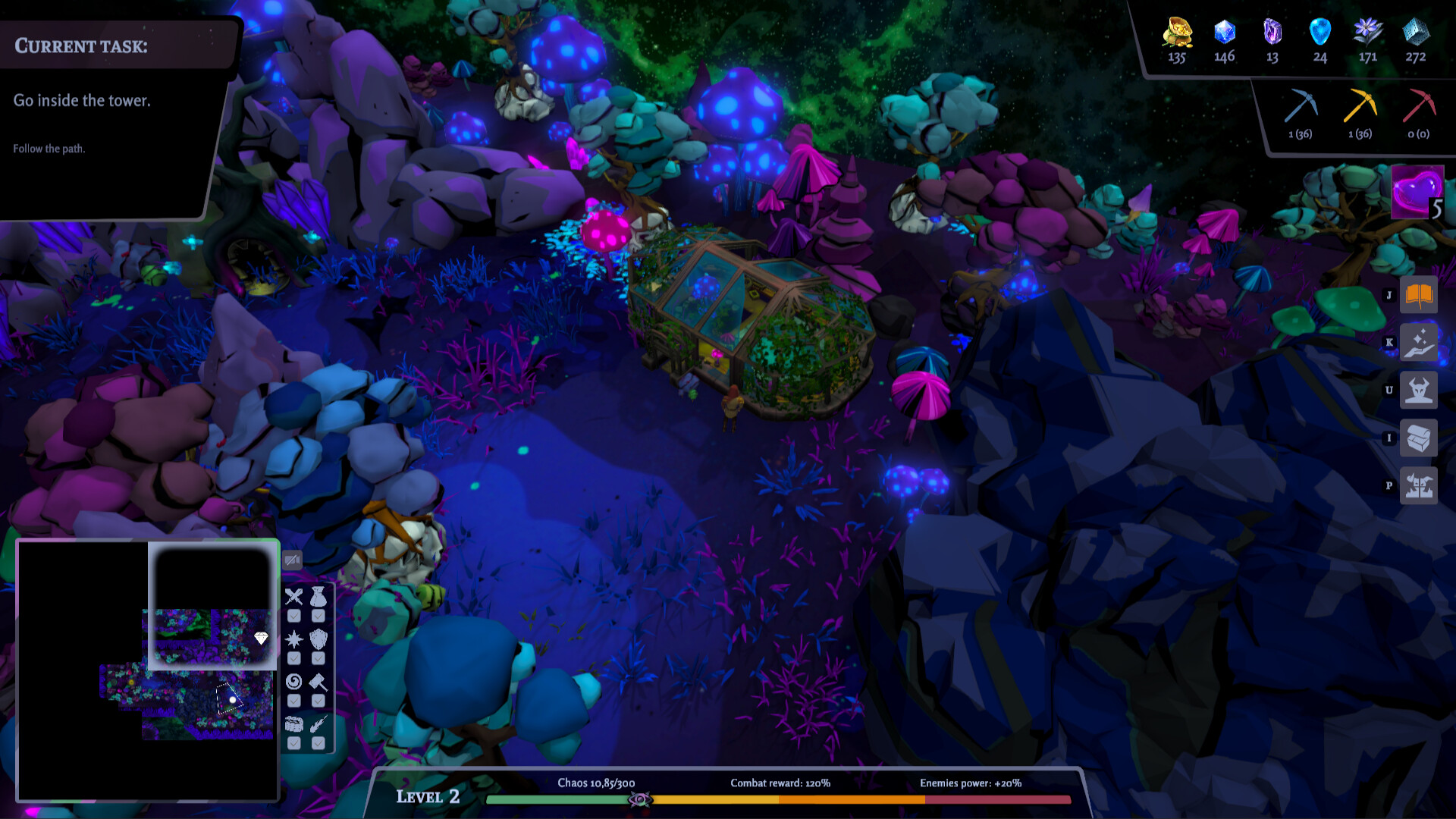Uncheck the crossed swords minimap filter
The image size is (1456, 819).
(x=294, y=616)
